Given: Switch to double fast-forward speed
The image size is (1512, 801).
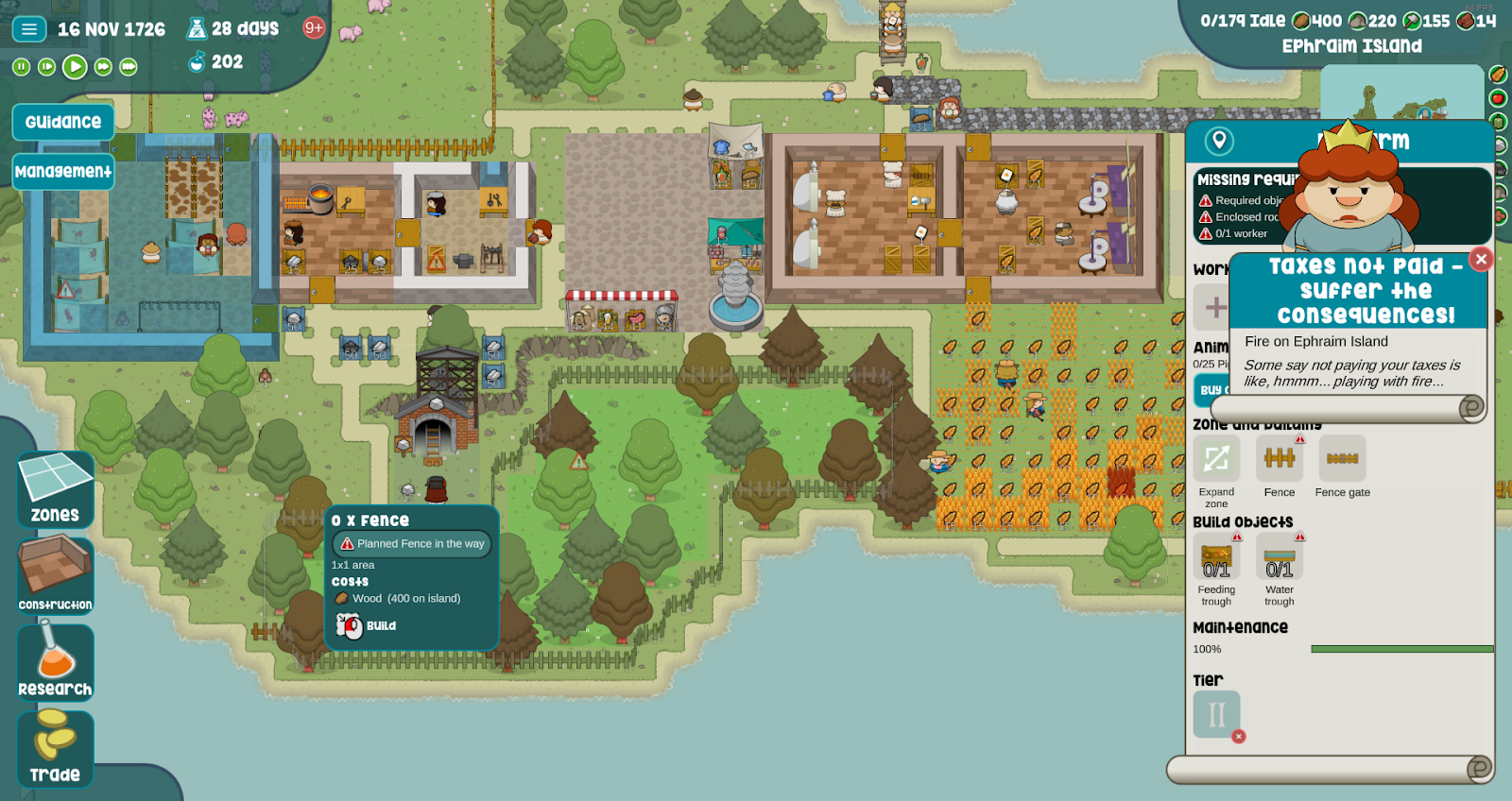Looking at the screenshot, I should [103, 67].
